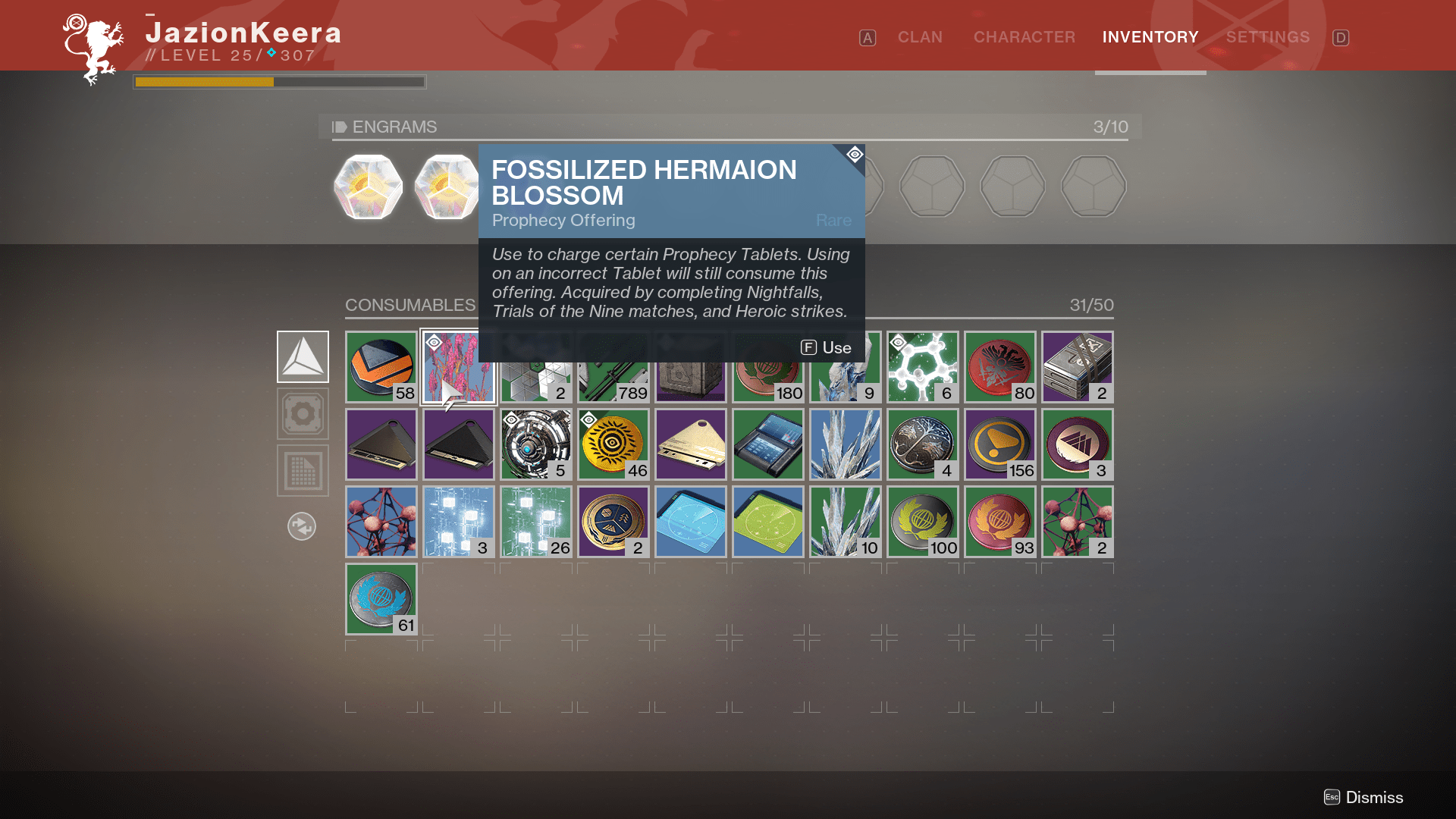Select the blue globe token stack of 61
The height and width of the screenshot is (819, 1456).
(x=381, y=599)
